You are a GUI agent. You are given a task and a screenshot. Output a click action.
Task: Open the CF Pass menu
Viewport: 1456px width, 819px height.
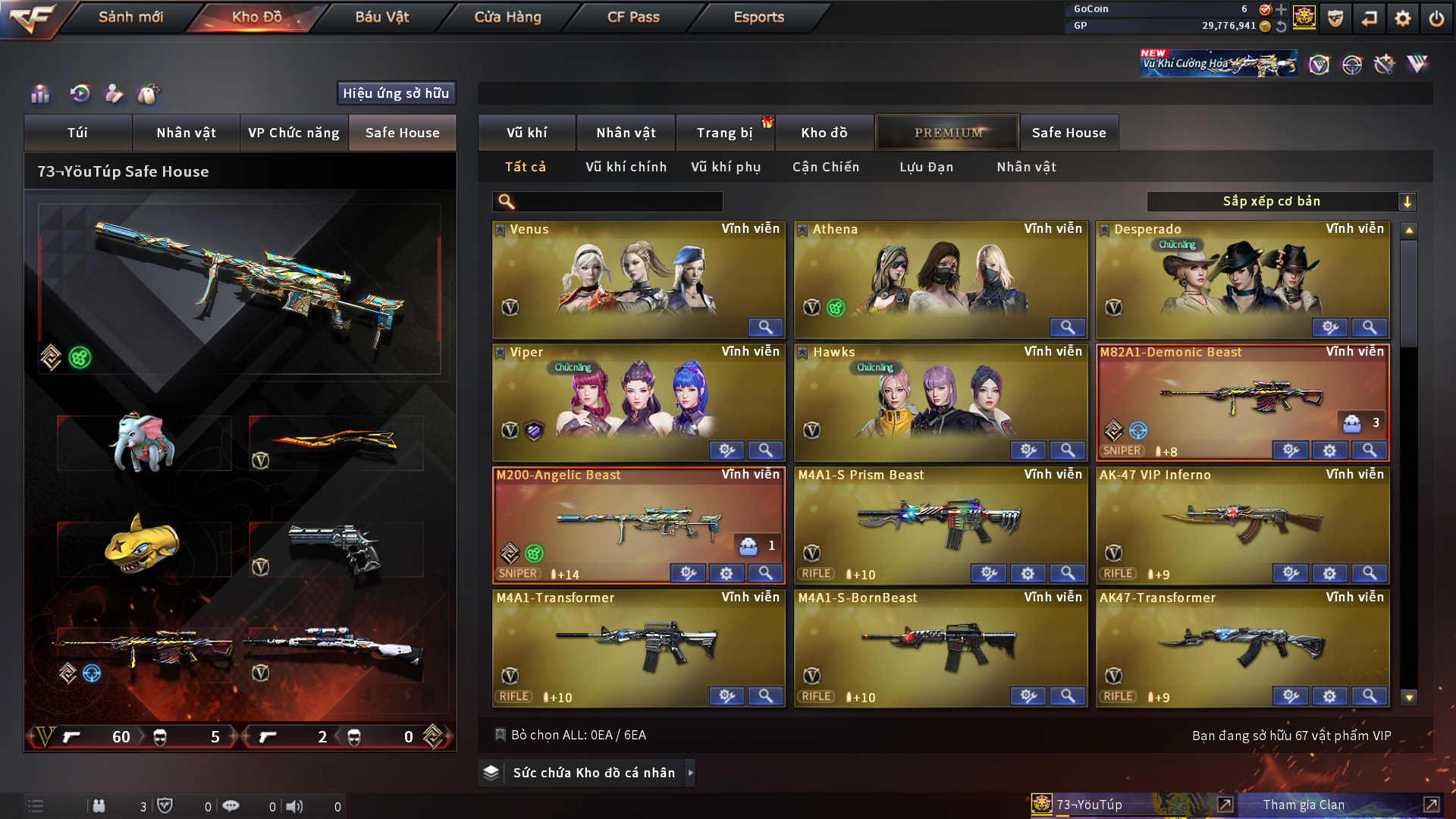[x=633, y=17]
